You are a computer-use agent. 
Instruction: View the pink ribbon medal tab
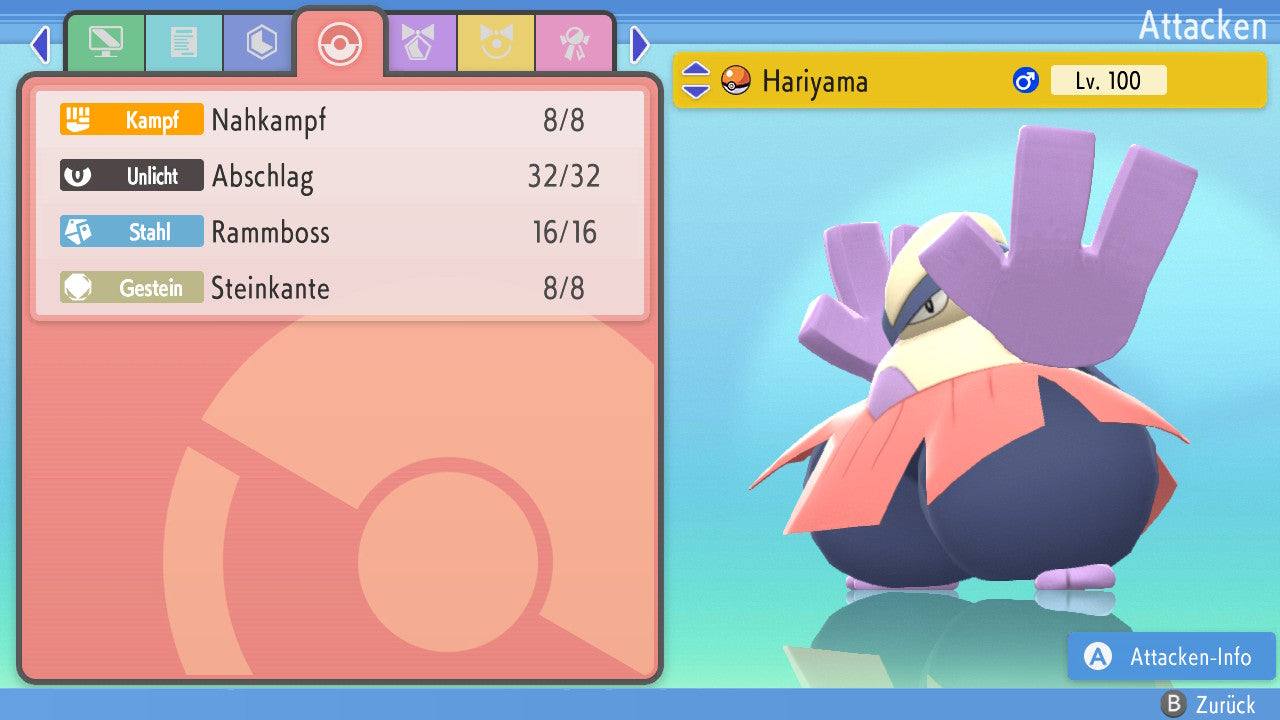(x=574, y=42)
